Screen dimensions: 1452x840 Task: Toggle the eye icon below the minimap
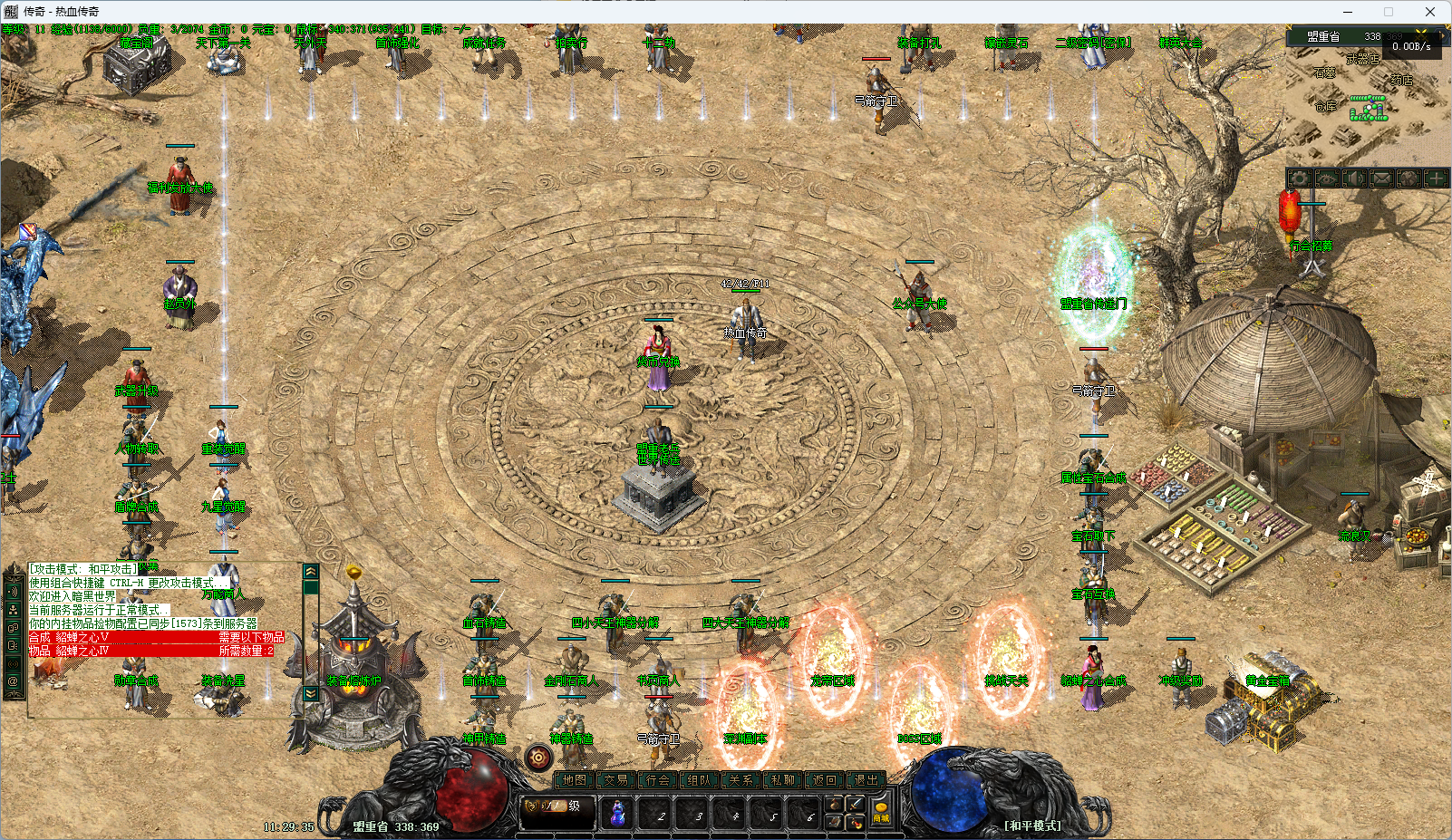pos(1327,179)
